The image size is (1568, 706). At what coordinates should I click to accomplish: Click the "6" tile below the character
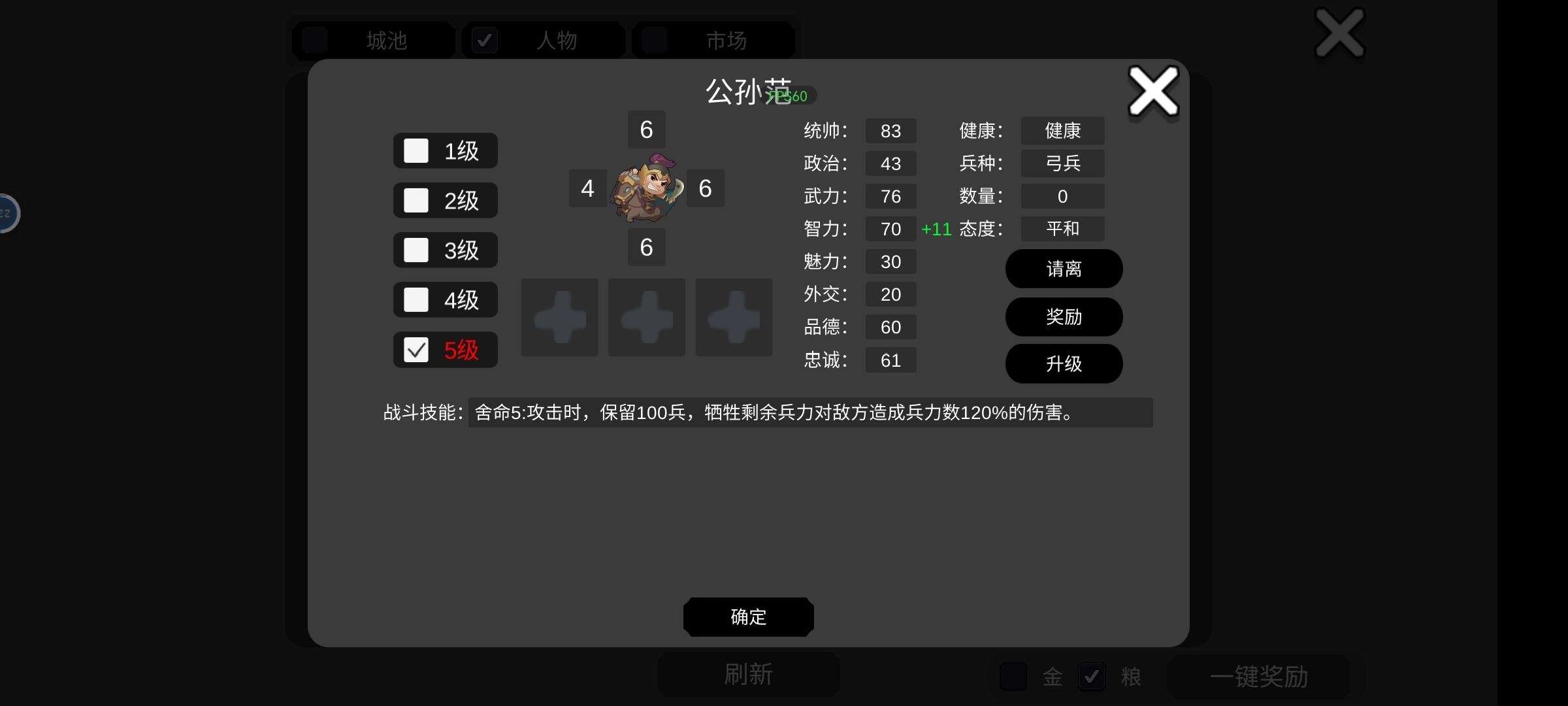pos(646,247)
